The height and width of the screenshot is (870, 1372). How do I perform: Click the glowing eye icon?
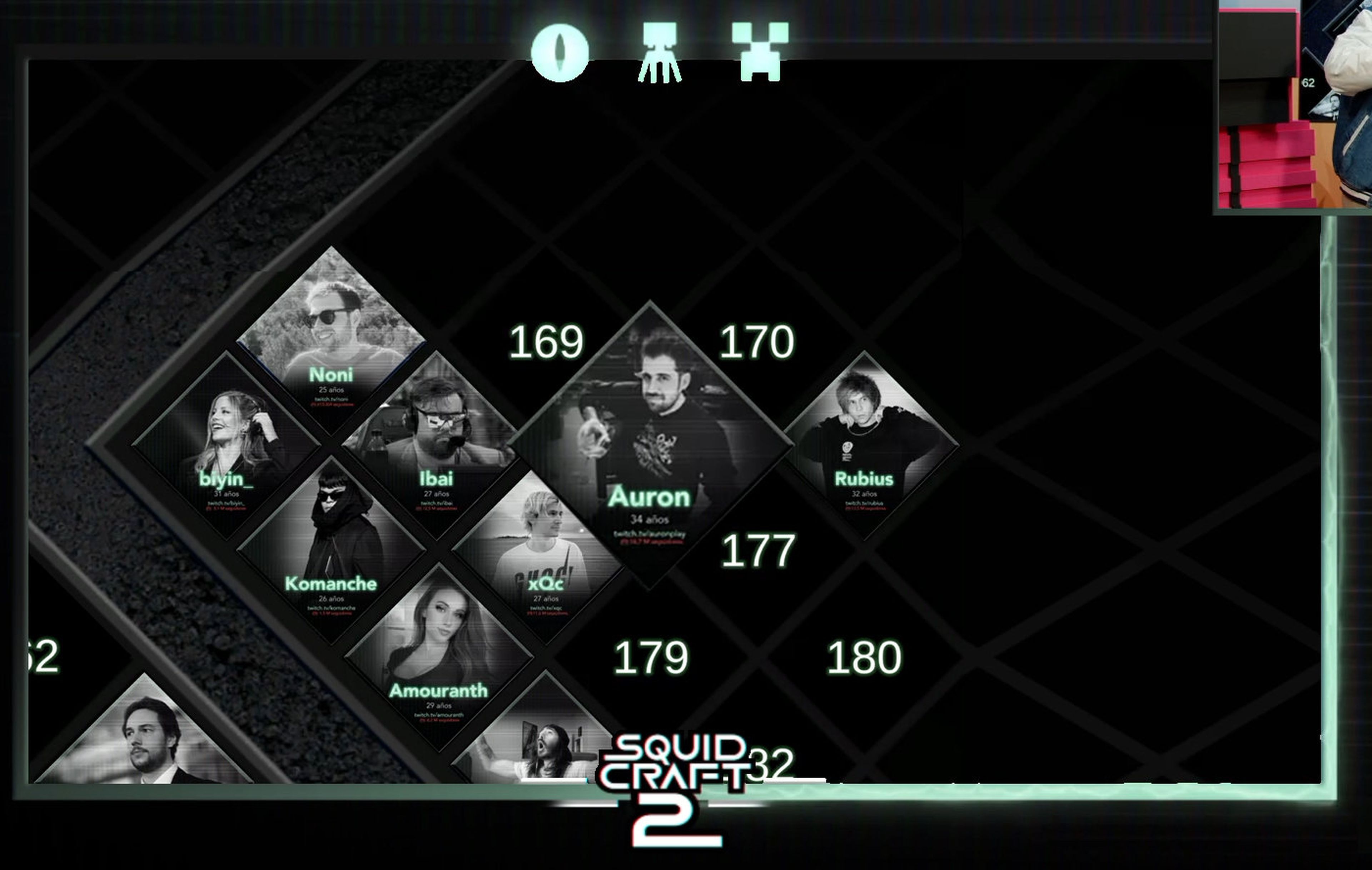[560, 52]
